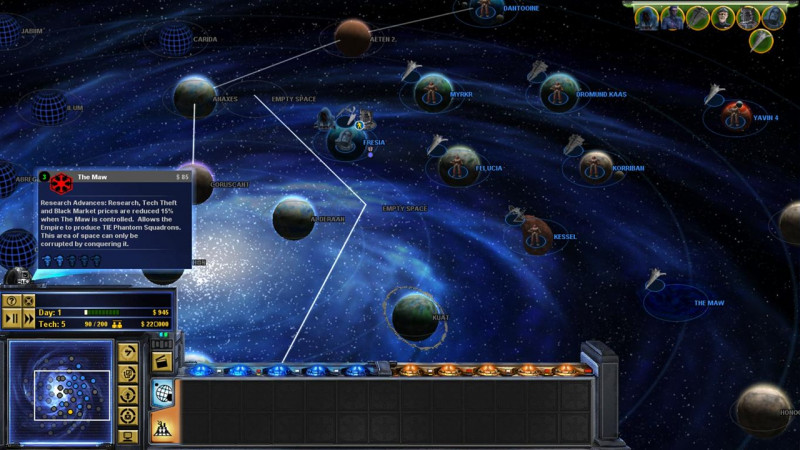Select the Kessel planet marker
The image size is (800, 450).
click(x=537, y=236)
